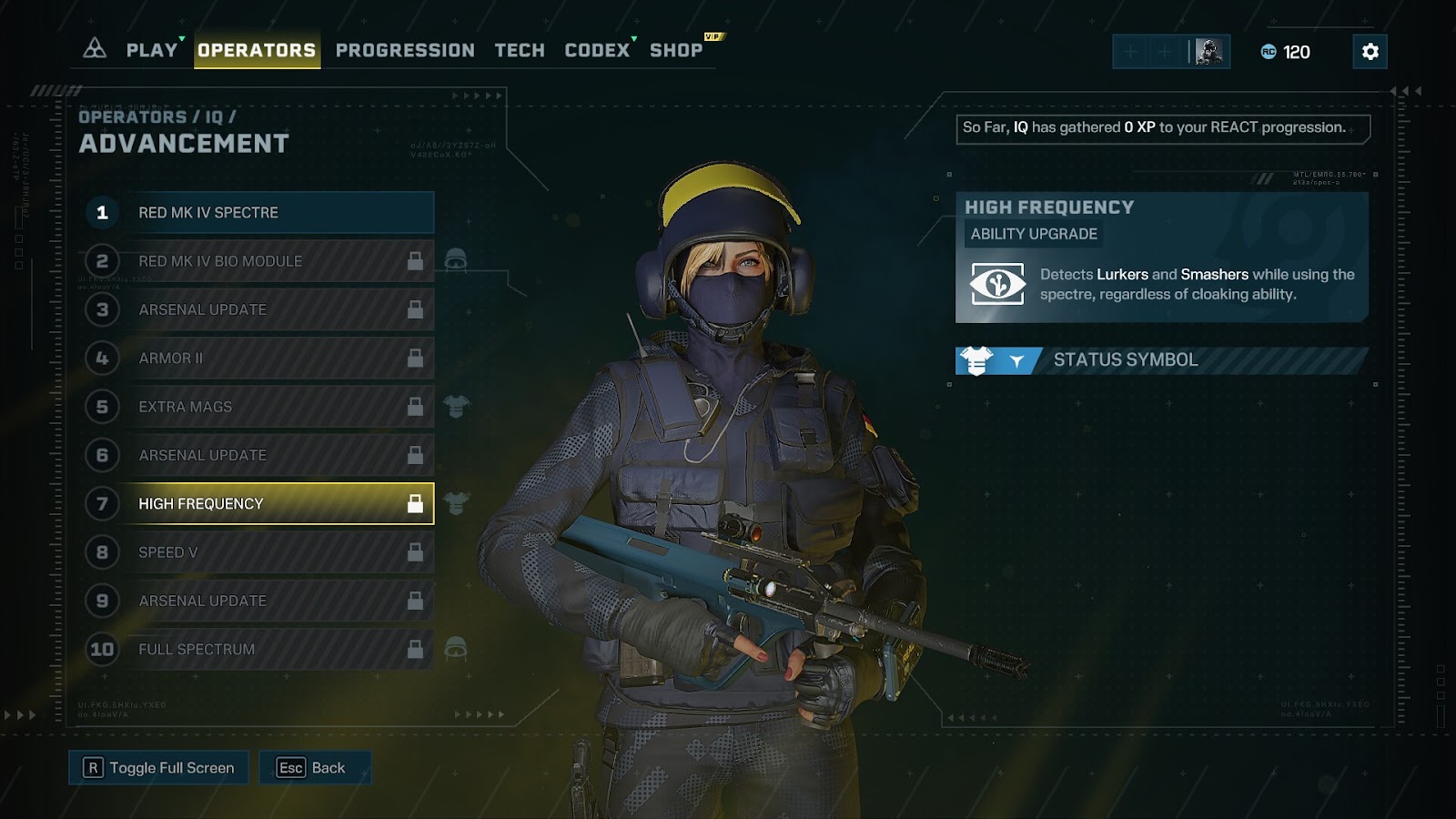
Task: Visit the Shop tab
Action: pos(676,50)
